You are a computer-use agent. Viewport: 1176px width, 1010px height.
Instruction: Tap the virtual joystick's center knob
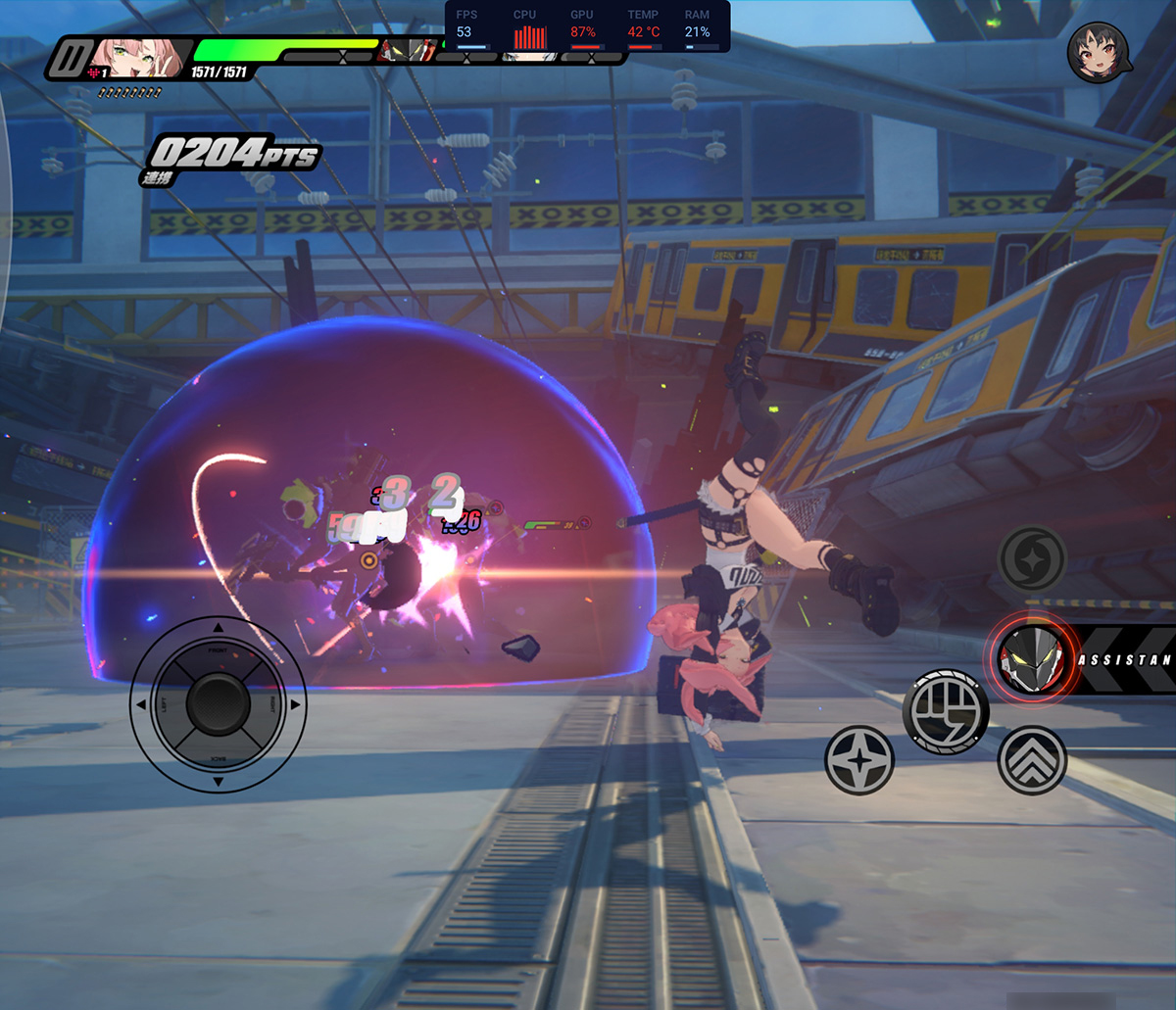pos(218,703)
